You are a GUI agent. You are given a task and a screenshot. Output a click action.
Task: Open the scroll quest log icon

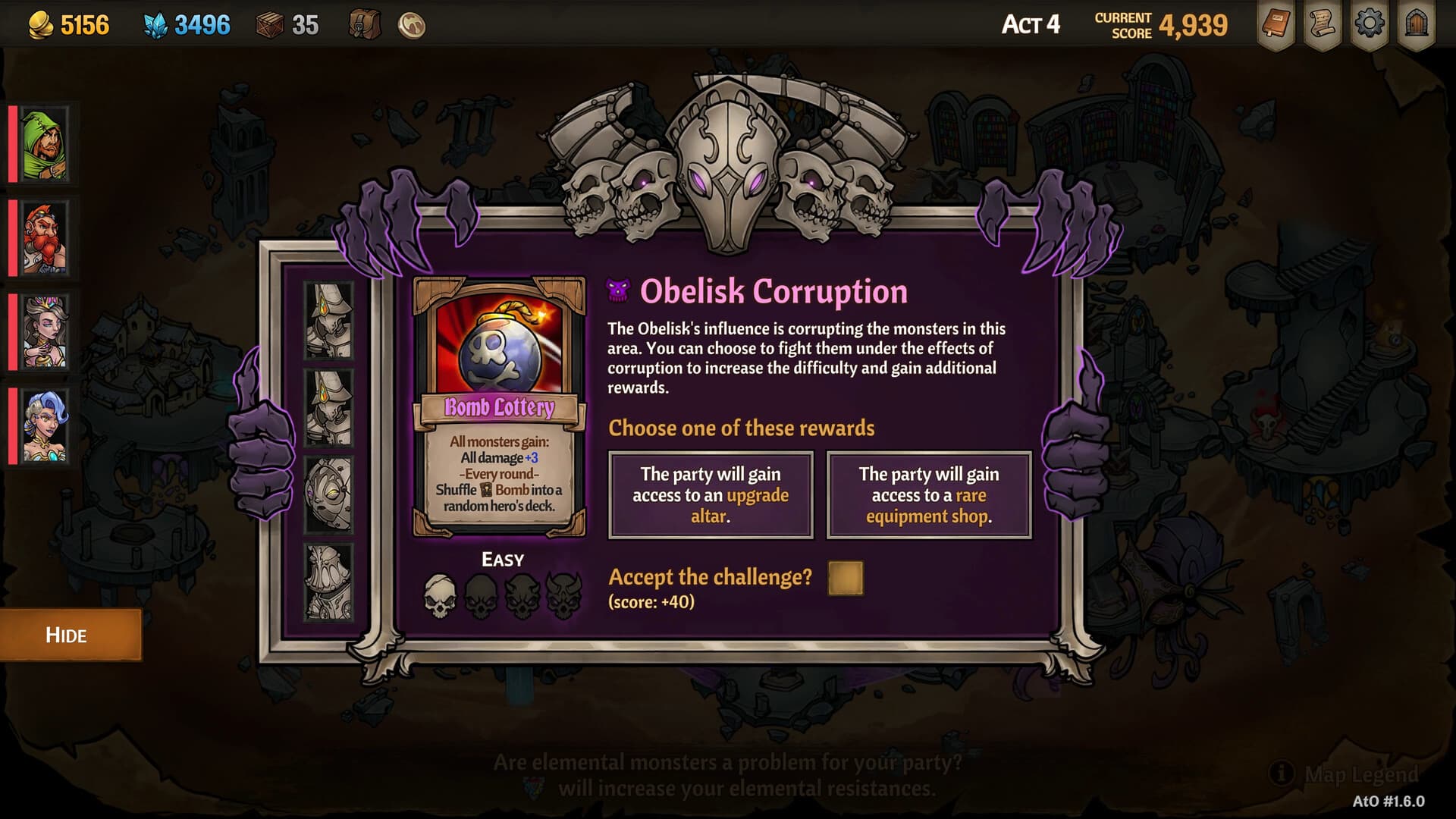coord(1323,24)
